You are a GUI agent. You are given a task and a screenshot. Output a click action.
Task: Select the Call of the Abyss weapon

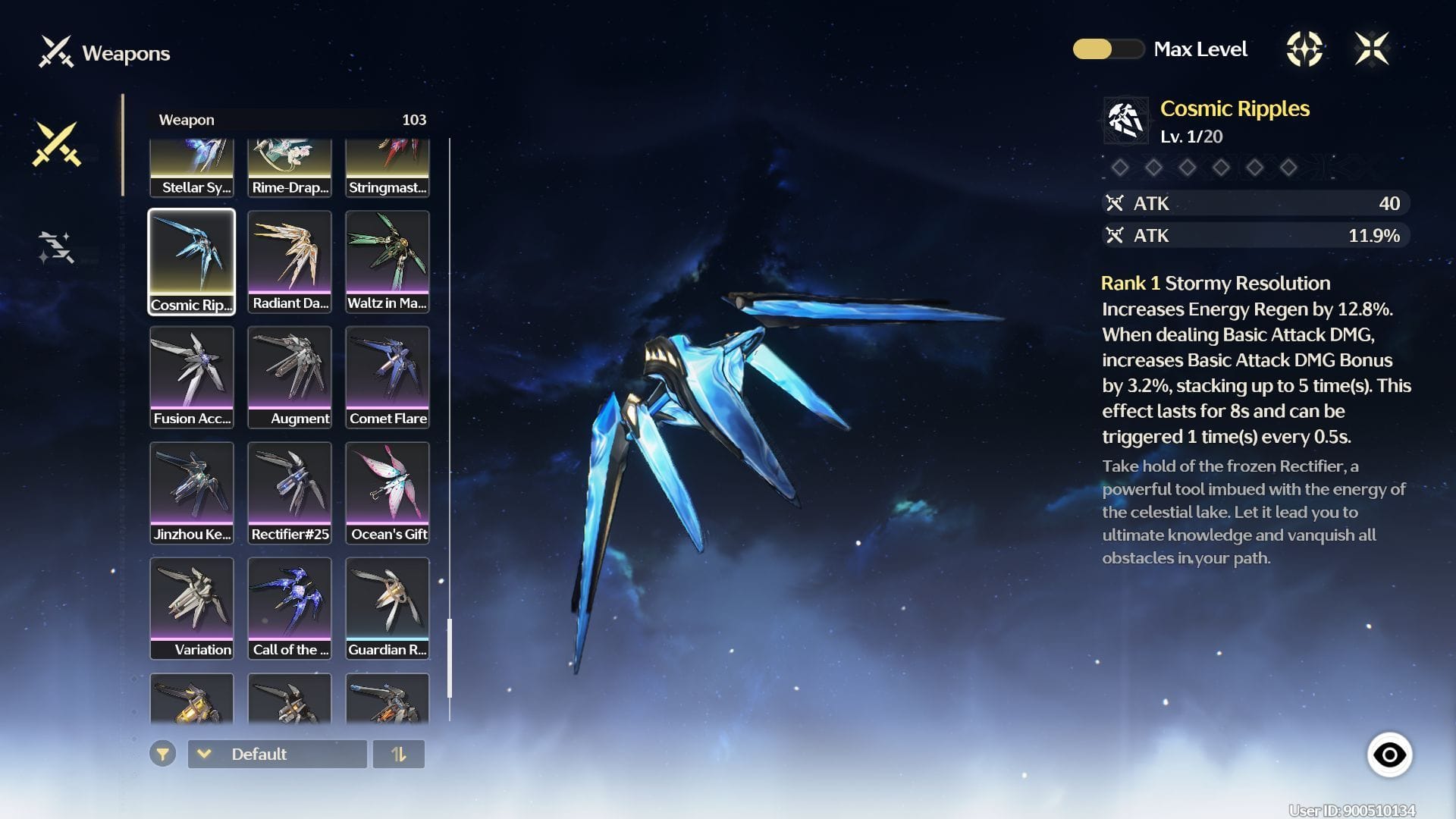tap(290, 607)
